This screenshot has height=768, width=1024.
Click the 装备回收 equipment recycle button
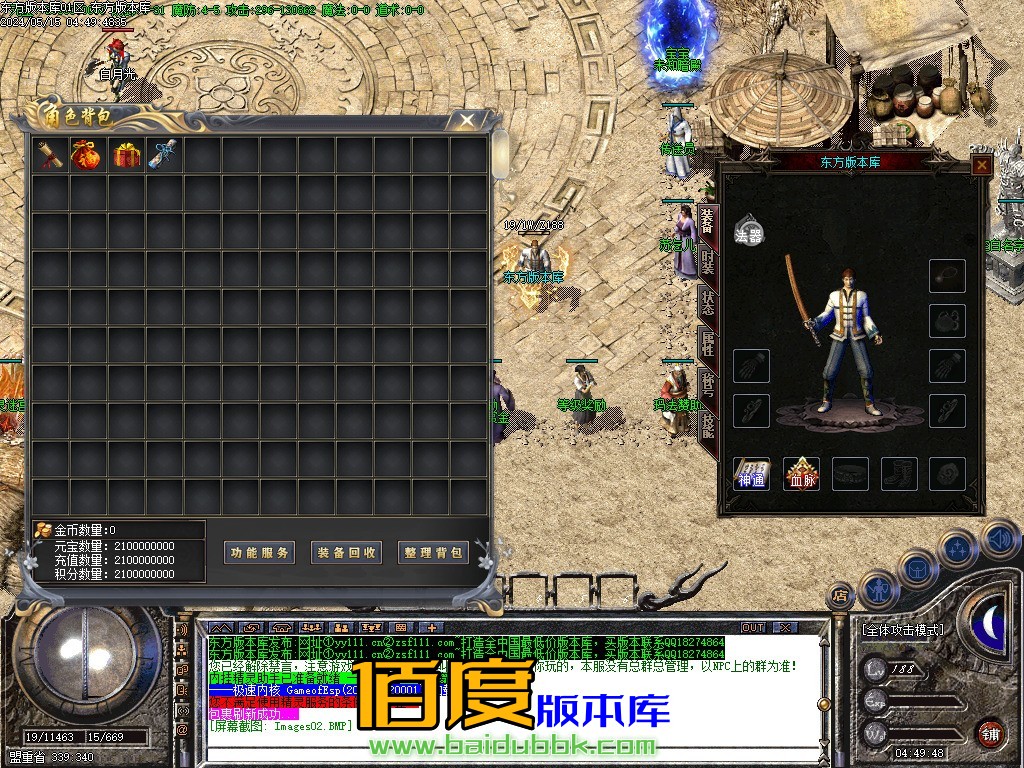[347, 552]
